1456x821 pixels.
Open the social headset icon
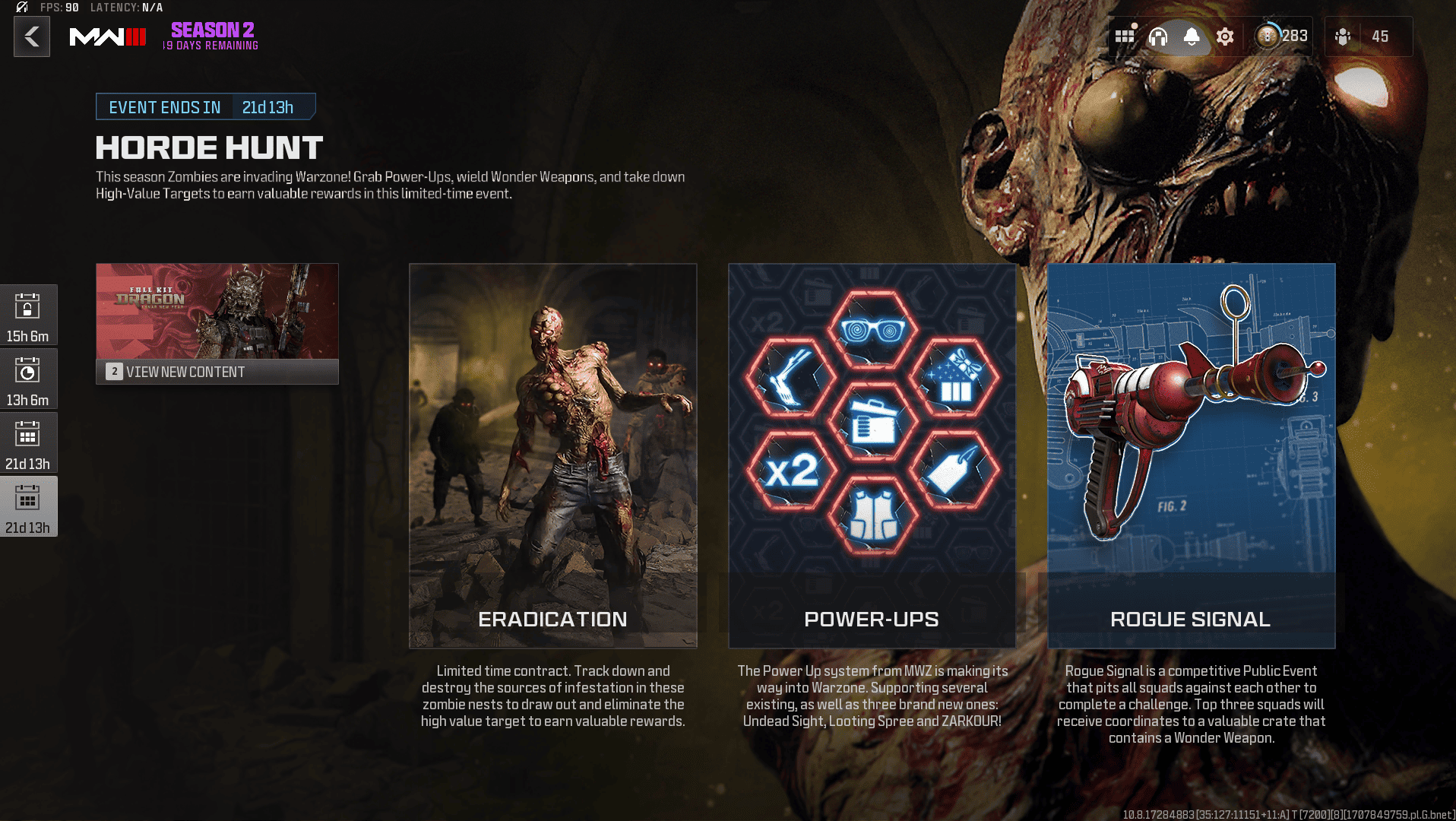[x=1159, y=36]
